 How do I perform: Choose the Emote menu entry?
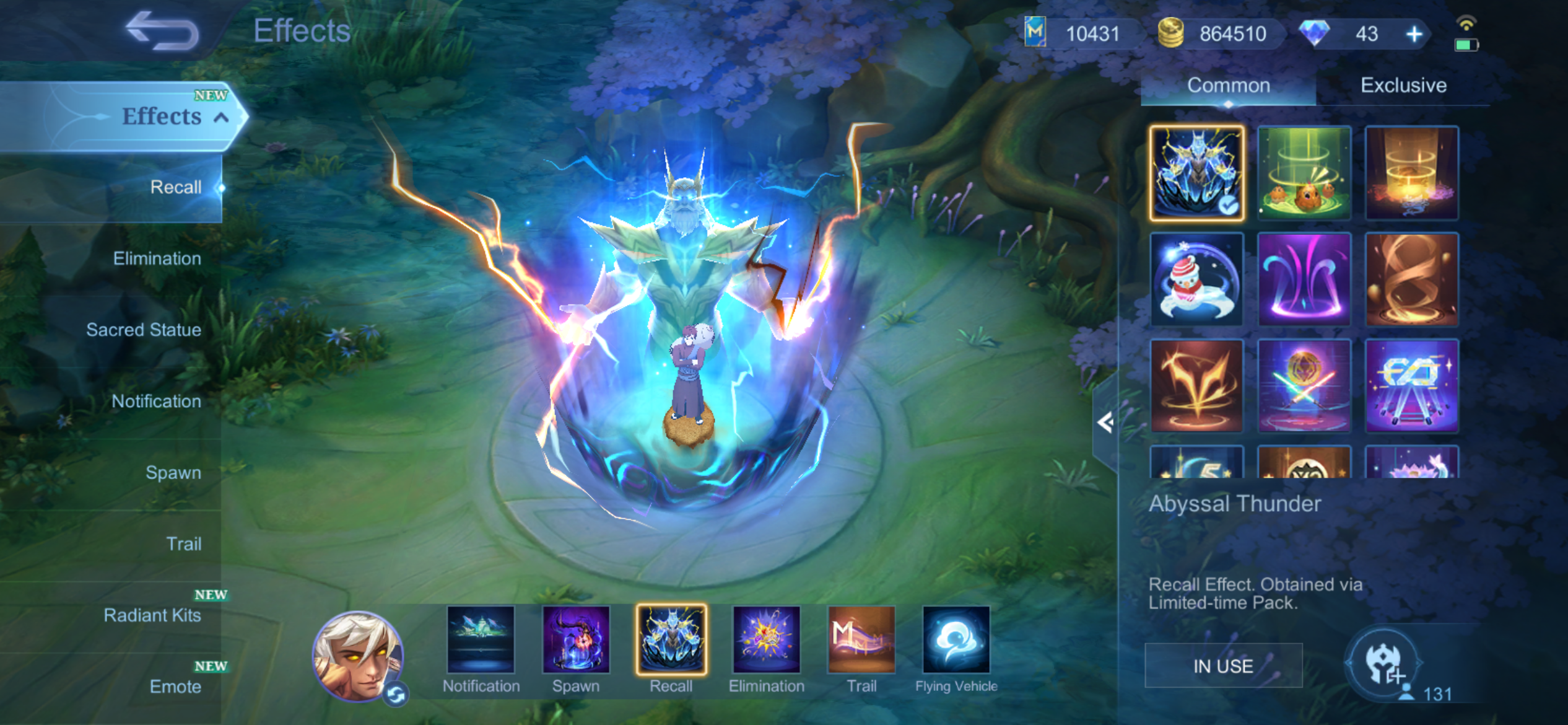click(175, 687)
